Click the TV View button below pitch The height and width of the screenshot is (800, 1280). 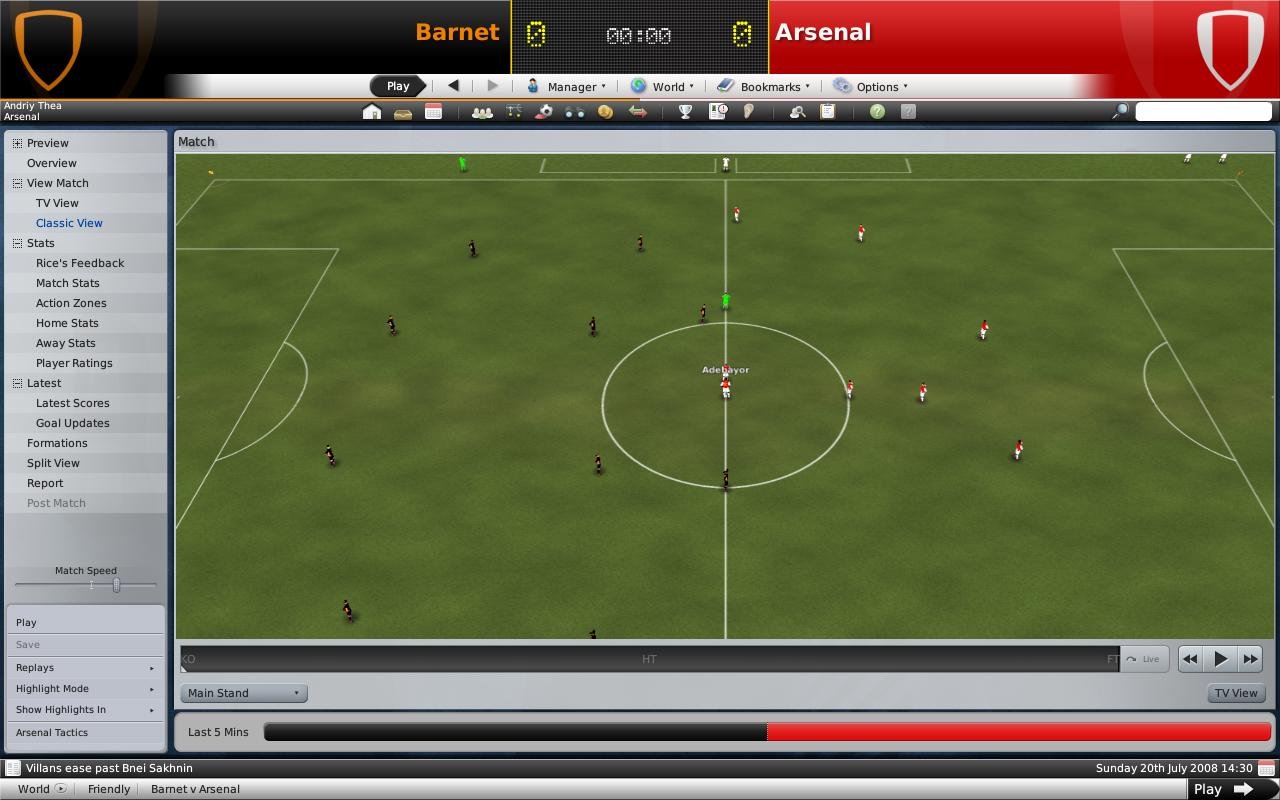(x=1236, y=693)
